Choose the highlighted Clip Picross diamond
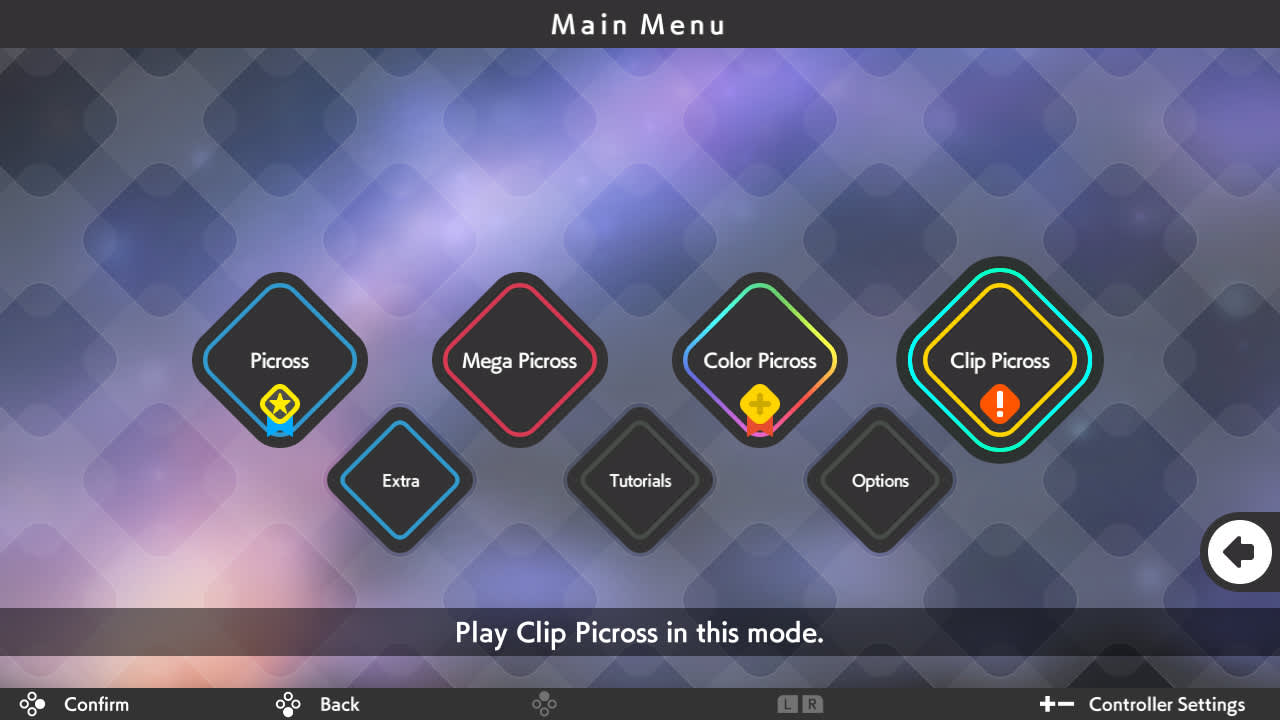This screenshot has width=1280, height=720. coord(1000,361)
